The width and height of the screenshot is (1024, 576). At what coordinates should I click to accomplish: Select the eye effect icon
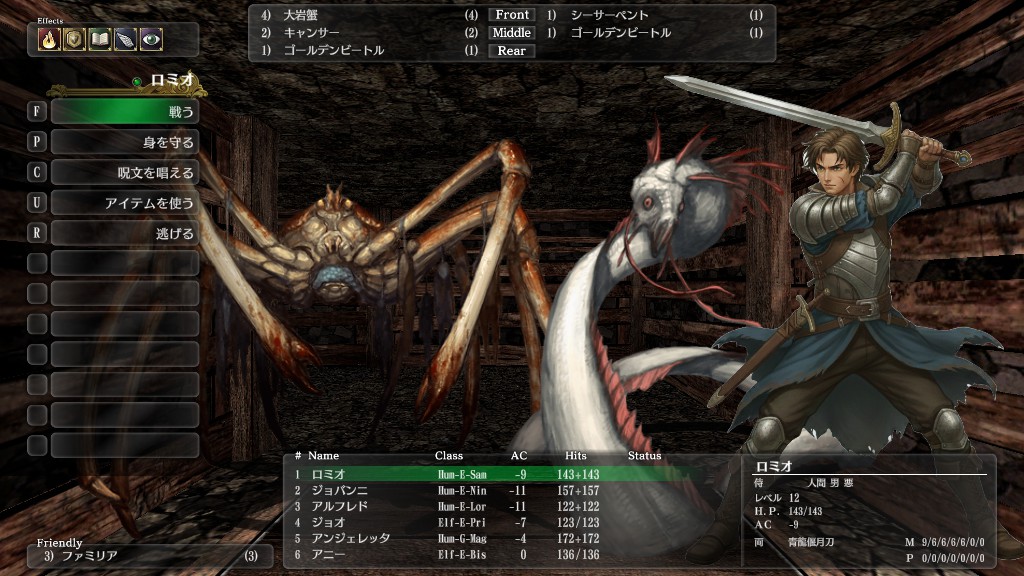[151, 39]
